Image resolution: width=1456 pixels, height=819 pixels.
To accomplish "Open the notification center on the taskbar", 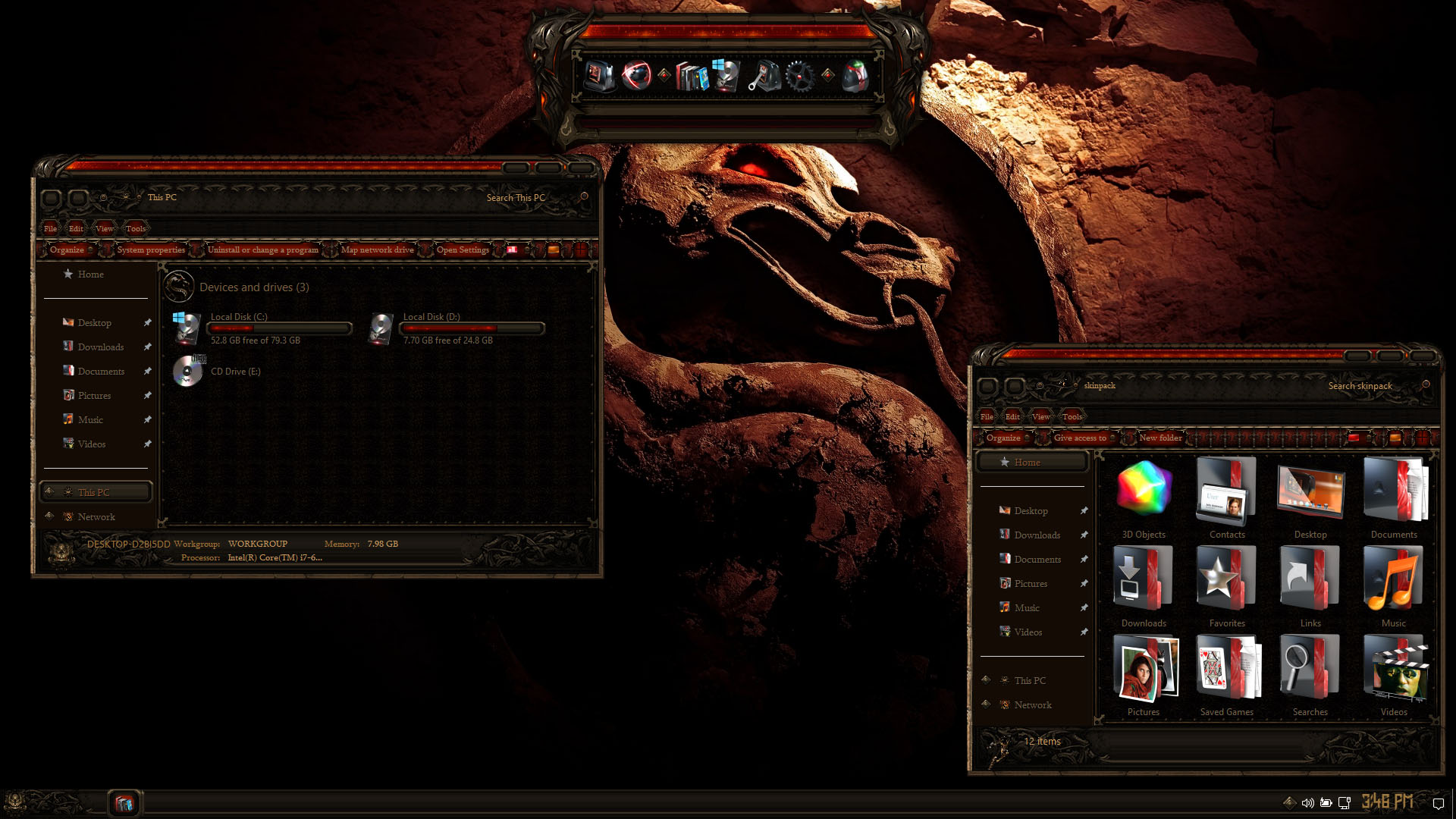I will pos(1438,803).
